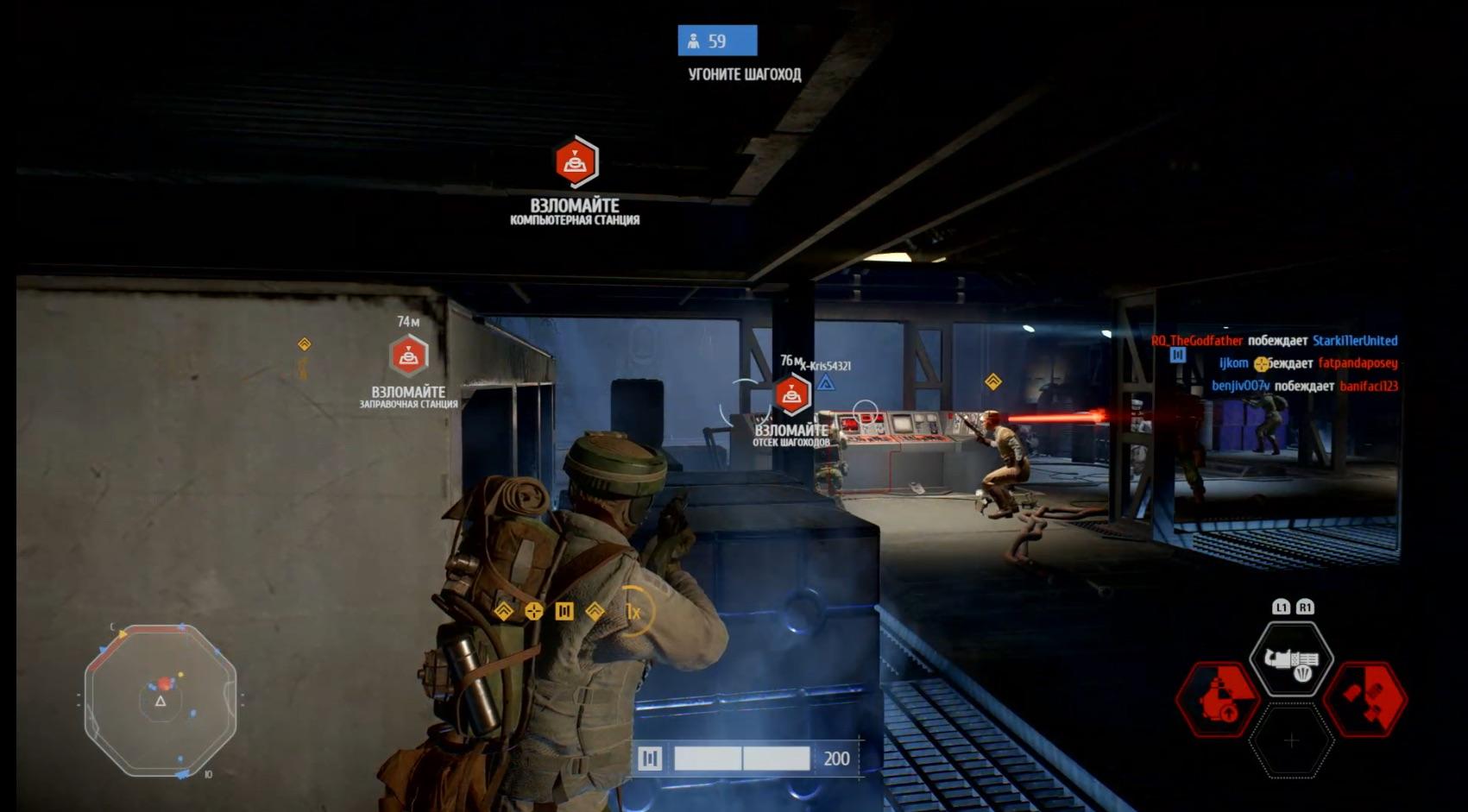Click the RQ_TheGodfather kill feed entry

click(x=1274, y=341)
